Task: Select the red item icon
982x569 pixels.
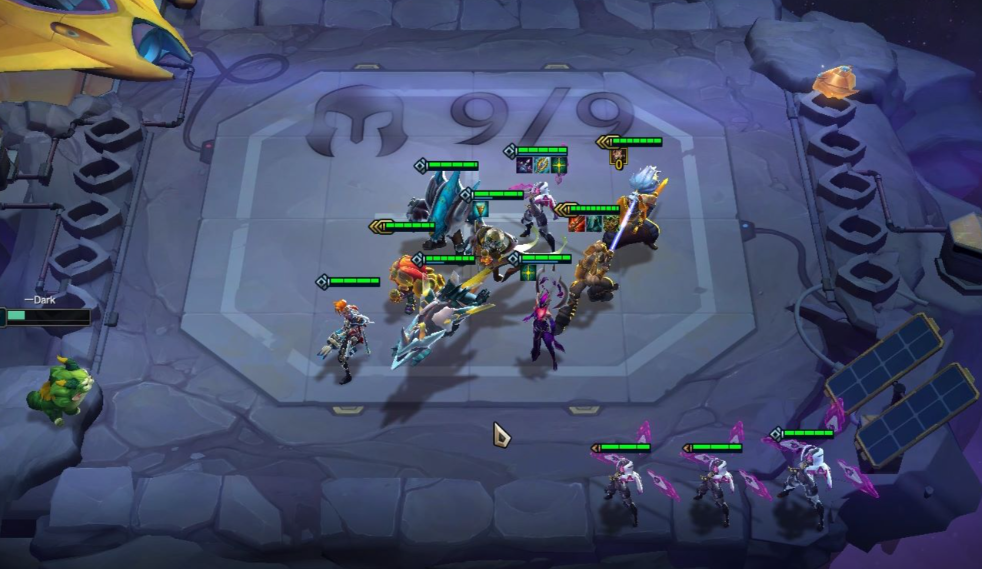Action: (577, 223)
